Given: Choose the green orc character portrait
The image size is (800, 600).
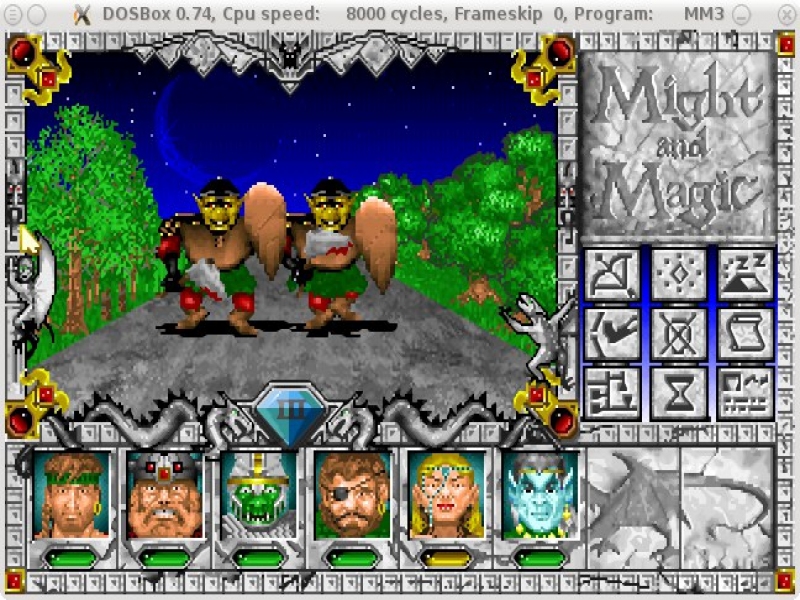Looking at the screenshot, I should tap(258, 494).
